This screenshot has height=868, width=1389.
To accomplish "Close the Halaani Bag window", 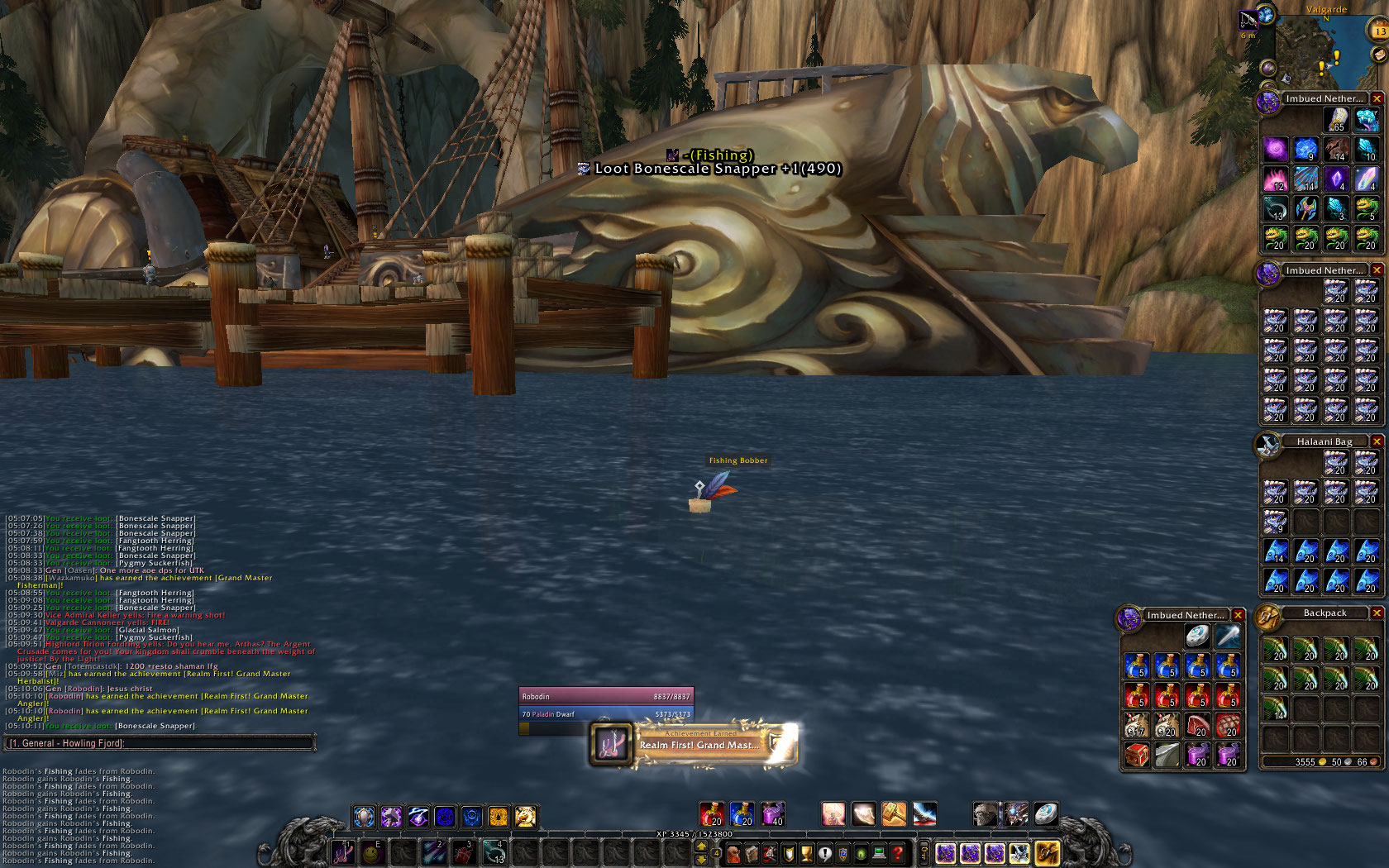I will tap(1377, 441).
